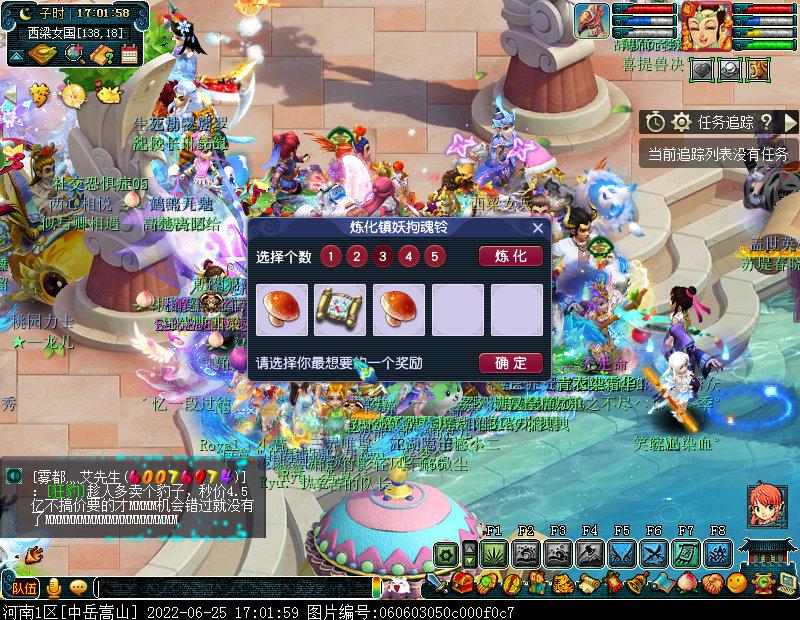Open the task tracker settings gear
Image resolution: width=800 pixels, height=620 pixels.
681,122
